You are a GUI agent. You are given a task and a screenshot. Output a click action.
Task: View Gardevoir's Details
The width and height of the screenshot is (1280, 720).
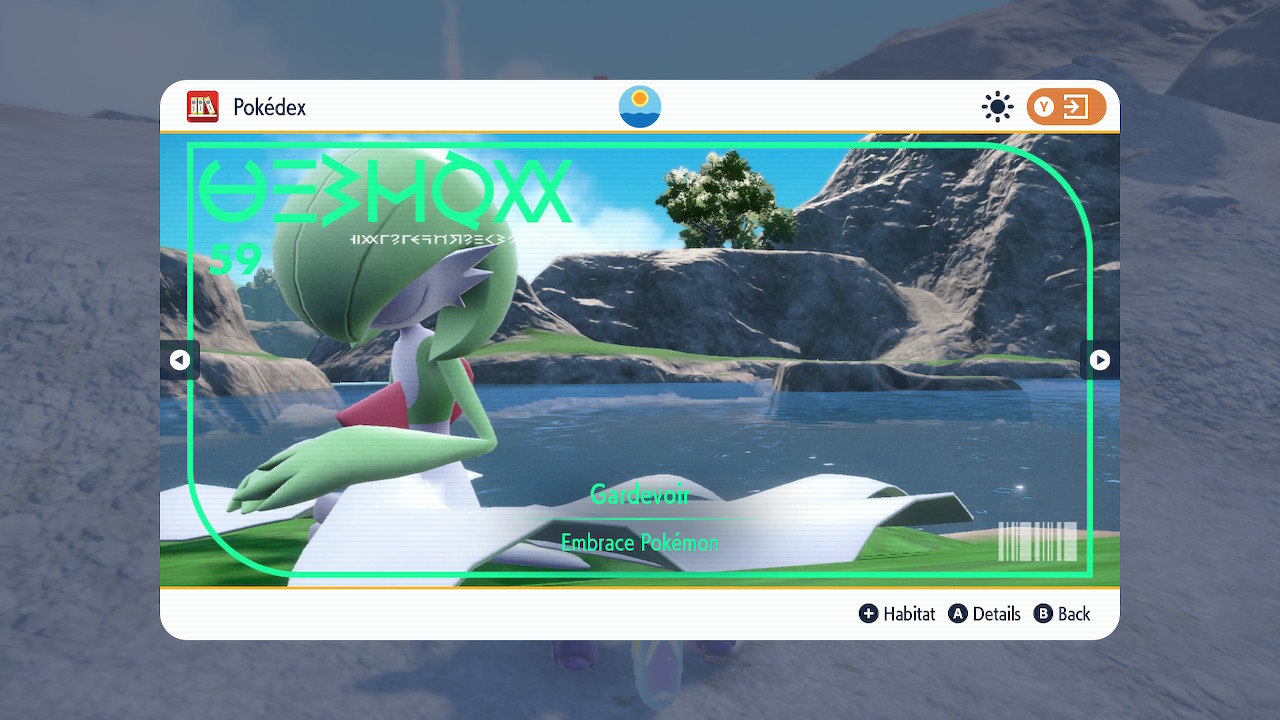point(985,614)
